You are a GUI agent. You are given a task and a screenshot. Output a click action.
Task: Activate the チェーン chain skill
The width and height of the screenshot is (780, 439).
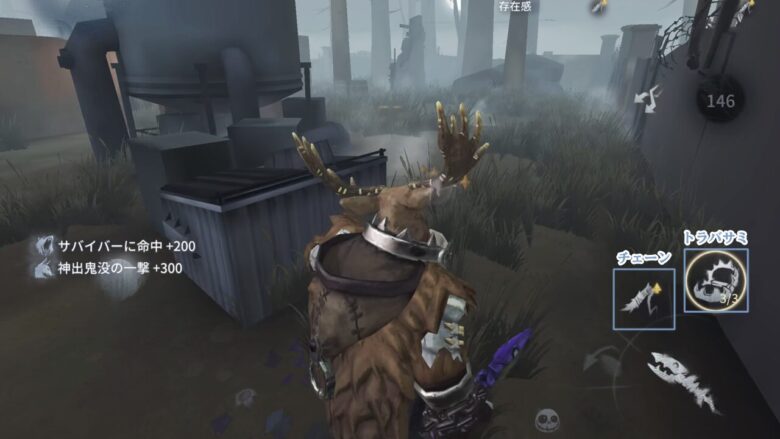pyautogui.click(x=644, y=299)
